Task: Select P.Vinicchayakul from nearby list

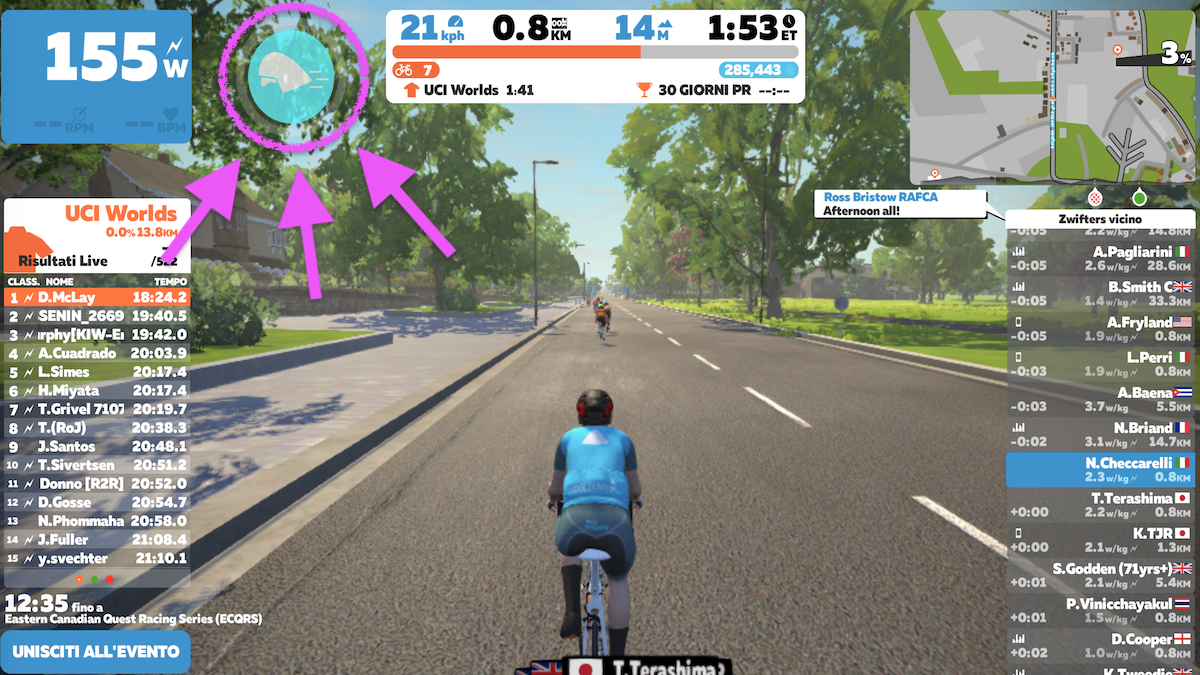Action: coord(1100,610)
